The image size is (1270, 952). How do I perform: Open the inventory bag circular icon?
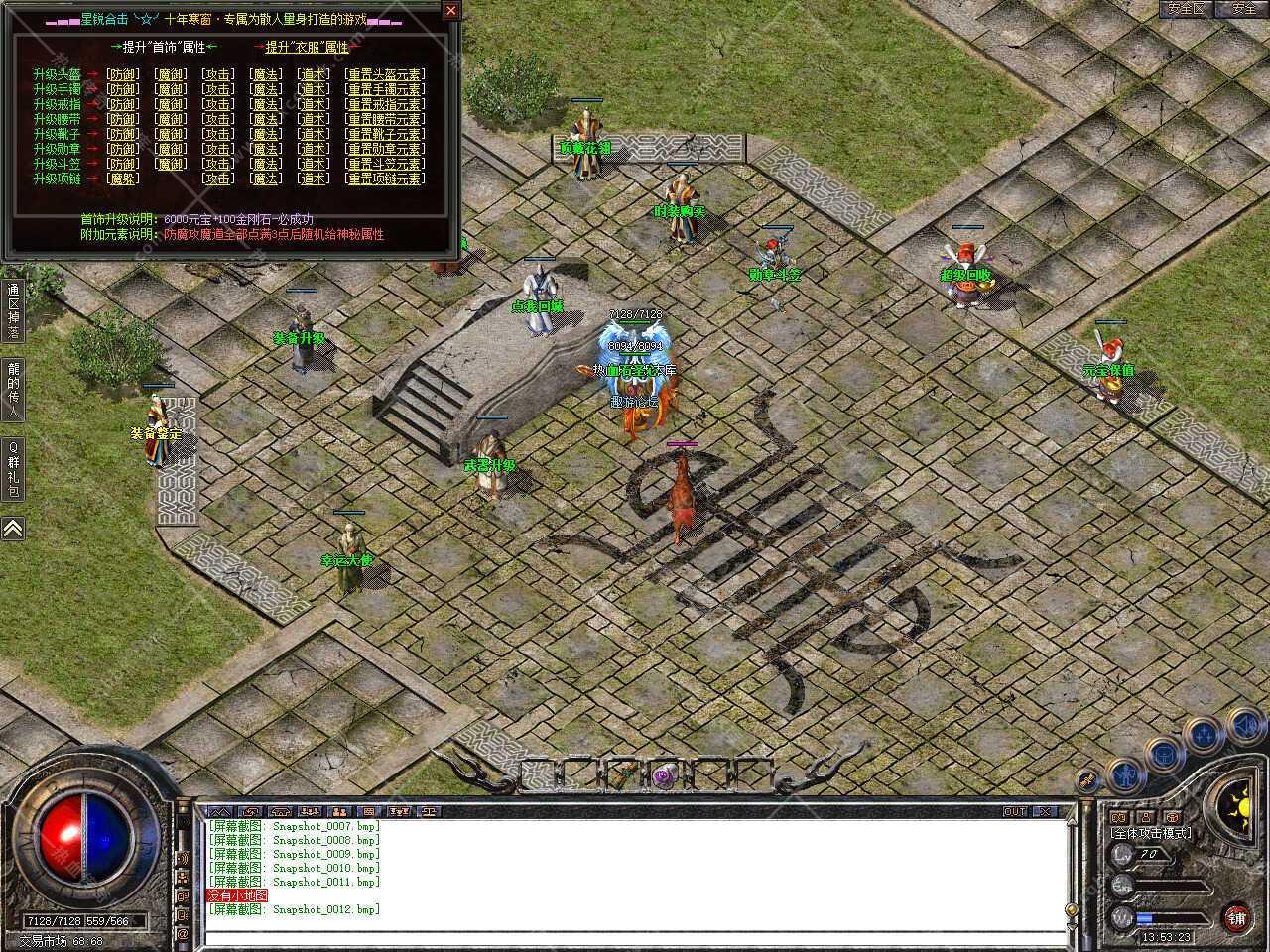(1164, 755)
